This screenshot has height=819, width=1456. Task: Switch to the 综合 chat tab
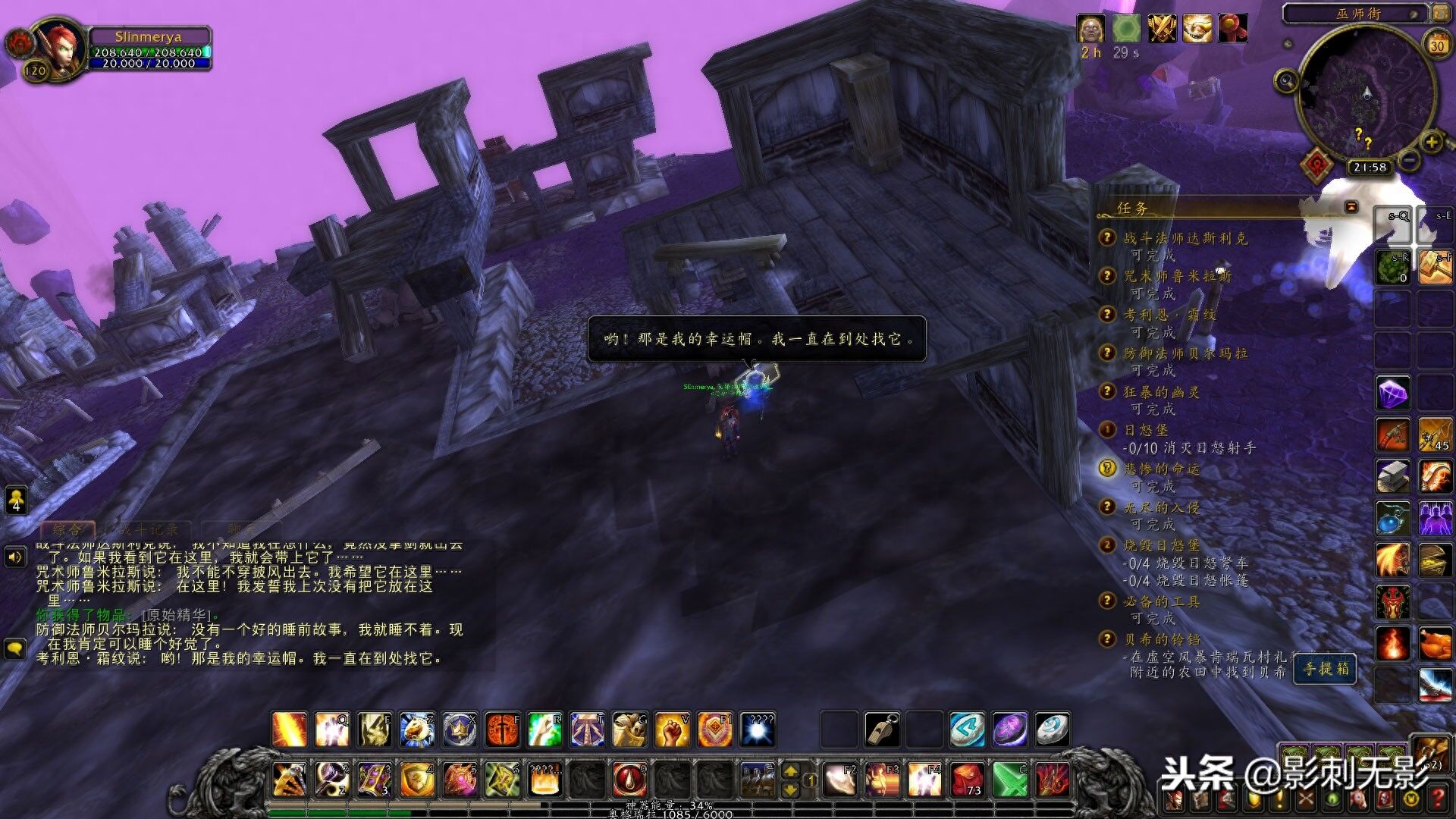(67, 529)
